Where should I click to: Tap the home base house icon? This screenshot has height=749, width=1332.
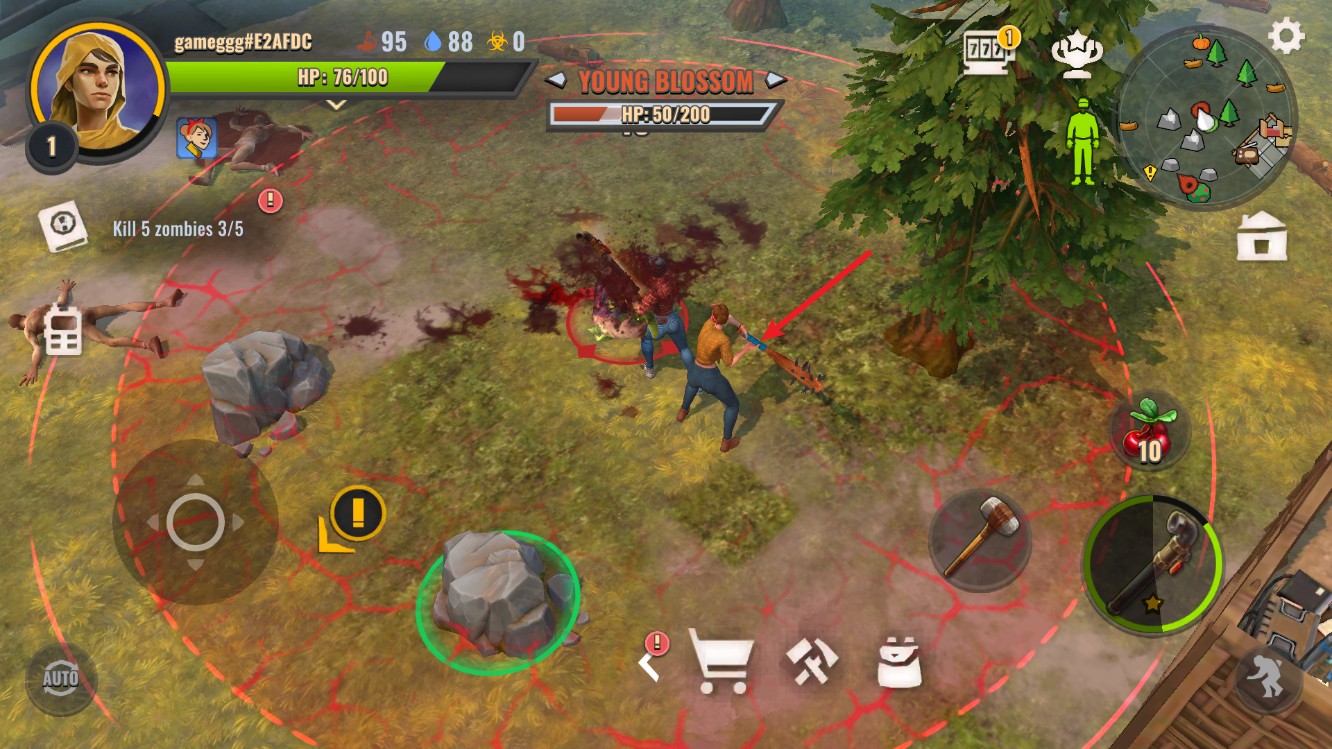pyautogui.click(x=1261, y=237)
